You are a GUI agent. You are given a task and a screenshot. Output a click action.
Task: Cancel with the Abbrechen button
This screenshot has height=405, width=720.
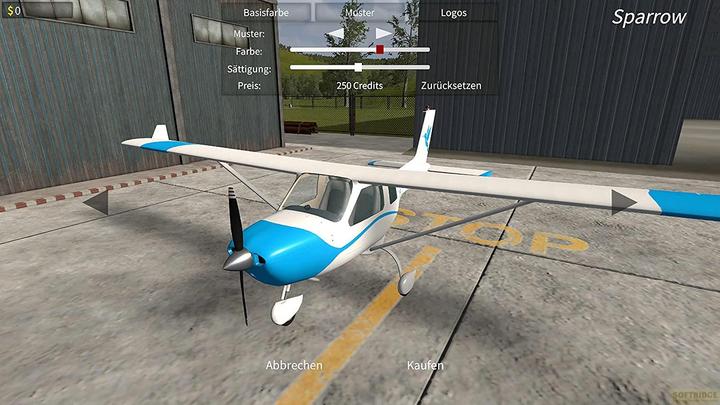tap(294, 365)
